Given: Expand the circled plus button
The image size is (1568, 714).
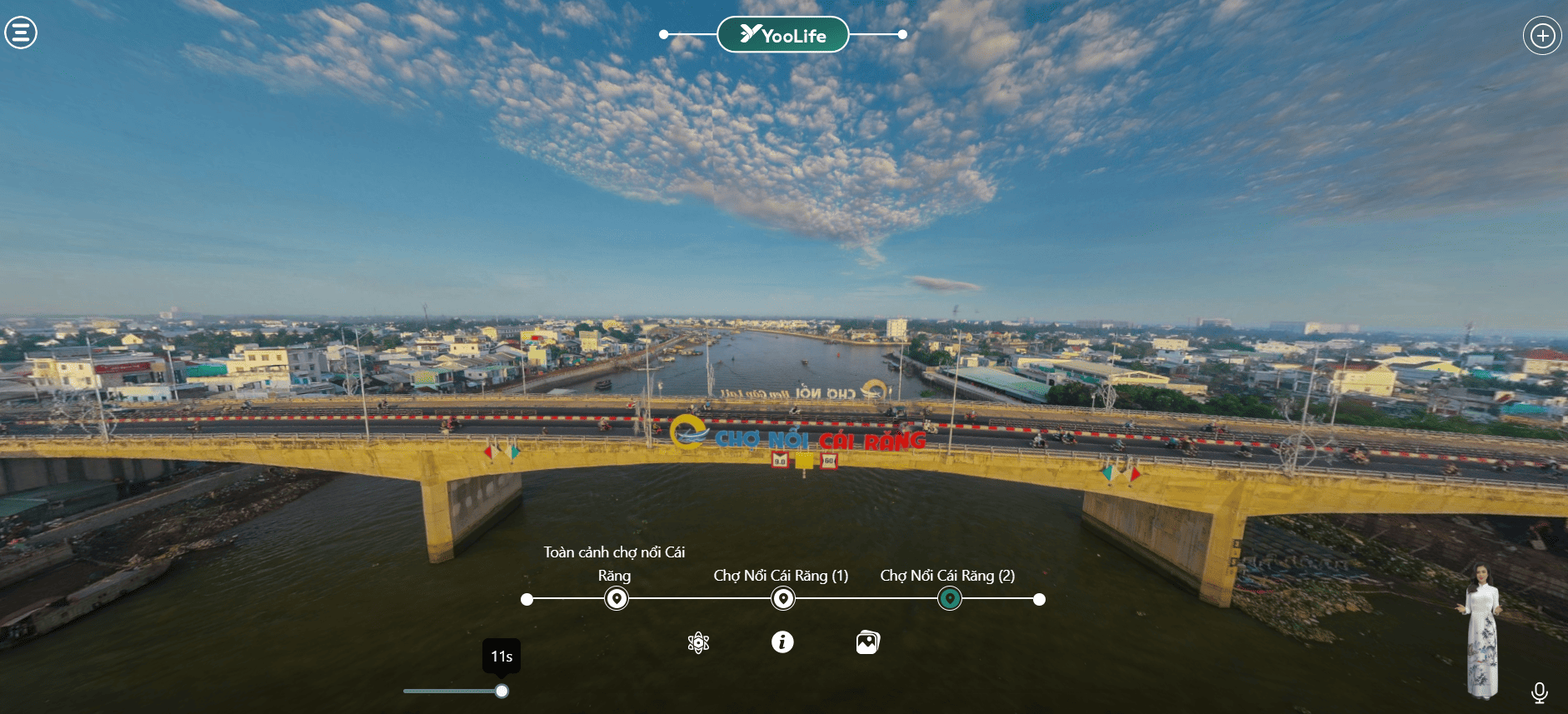Looking at the screenshot, I should tap(1542, 36).
